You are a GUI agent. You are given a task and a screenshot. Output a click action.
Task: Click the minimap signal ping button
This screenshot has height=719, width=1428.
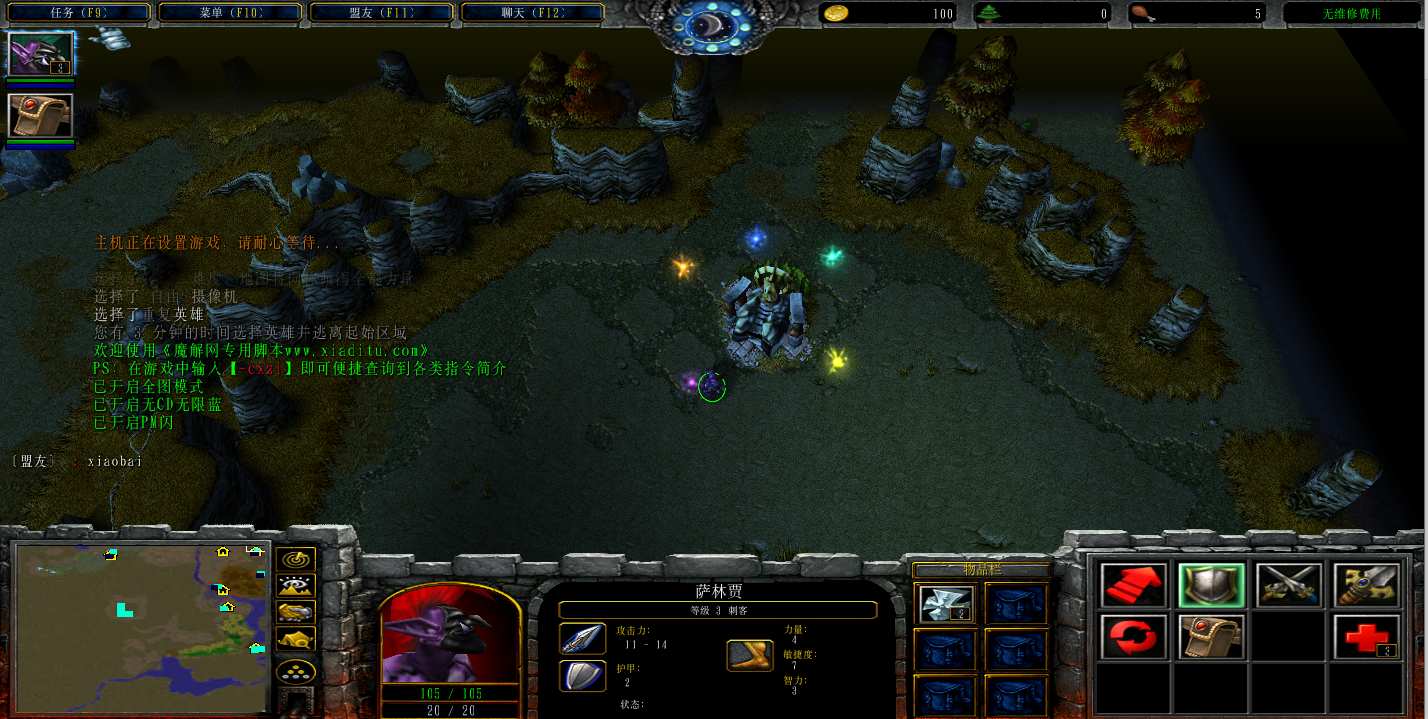point(296,560)
